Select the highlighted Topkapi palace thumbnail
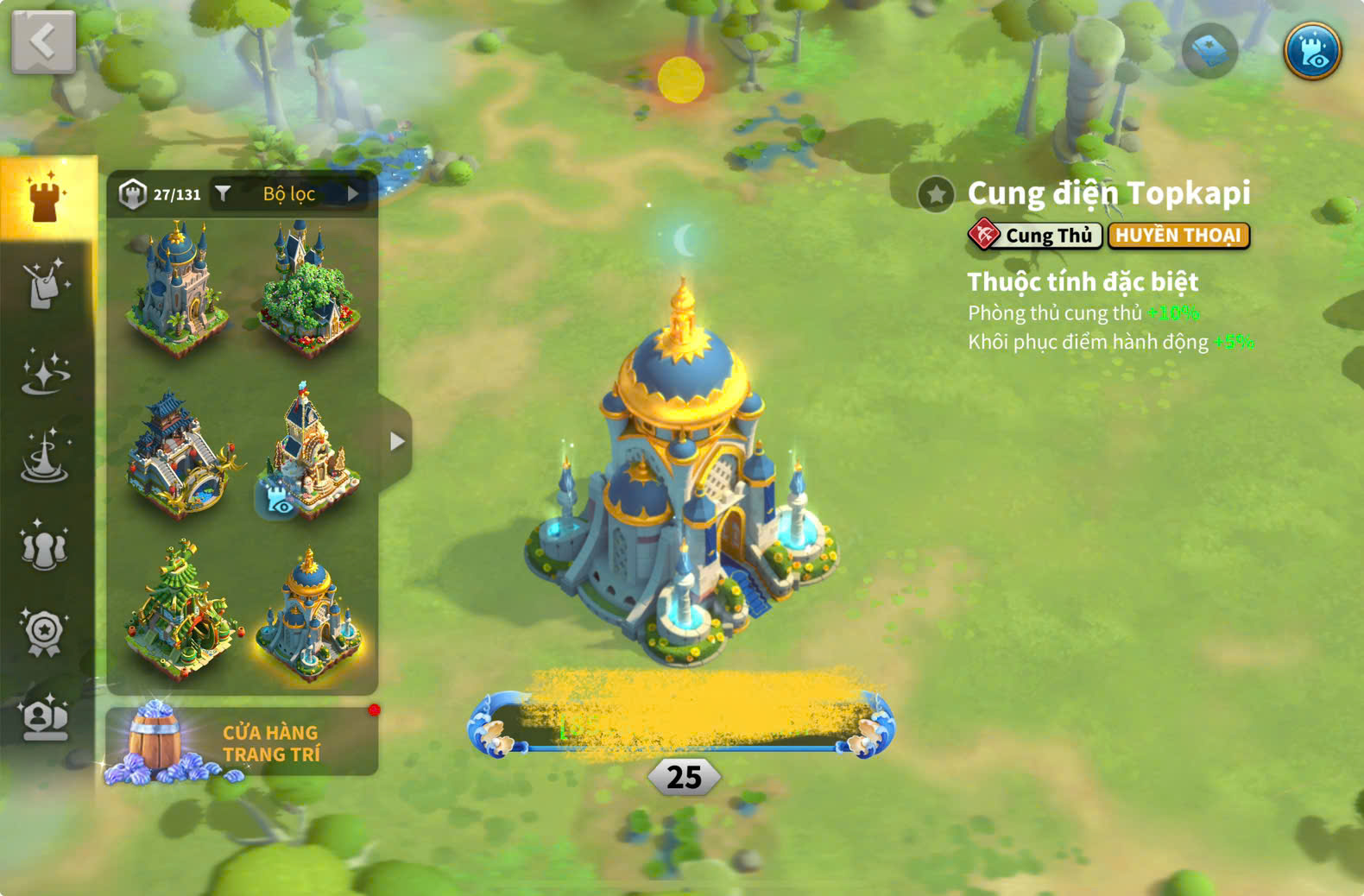 click(x=308, y=611)
